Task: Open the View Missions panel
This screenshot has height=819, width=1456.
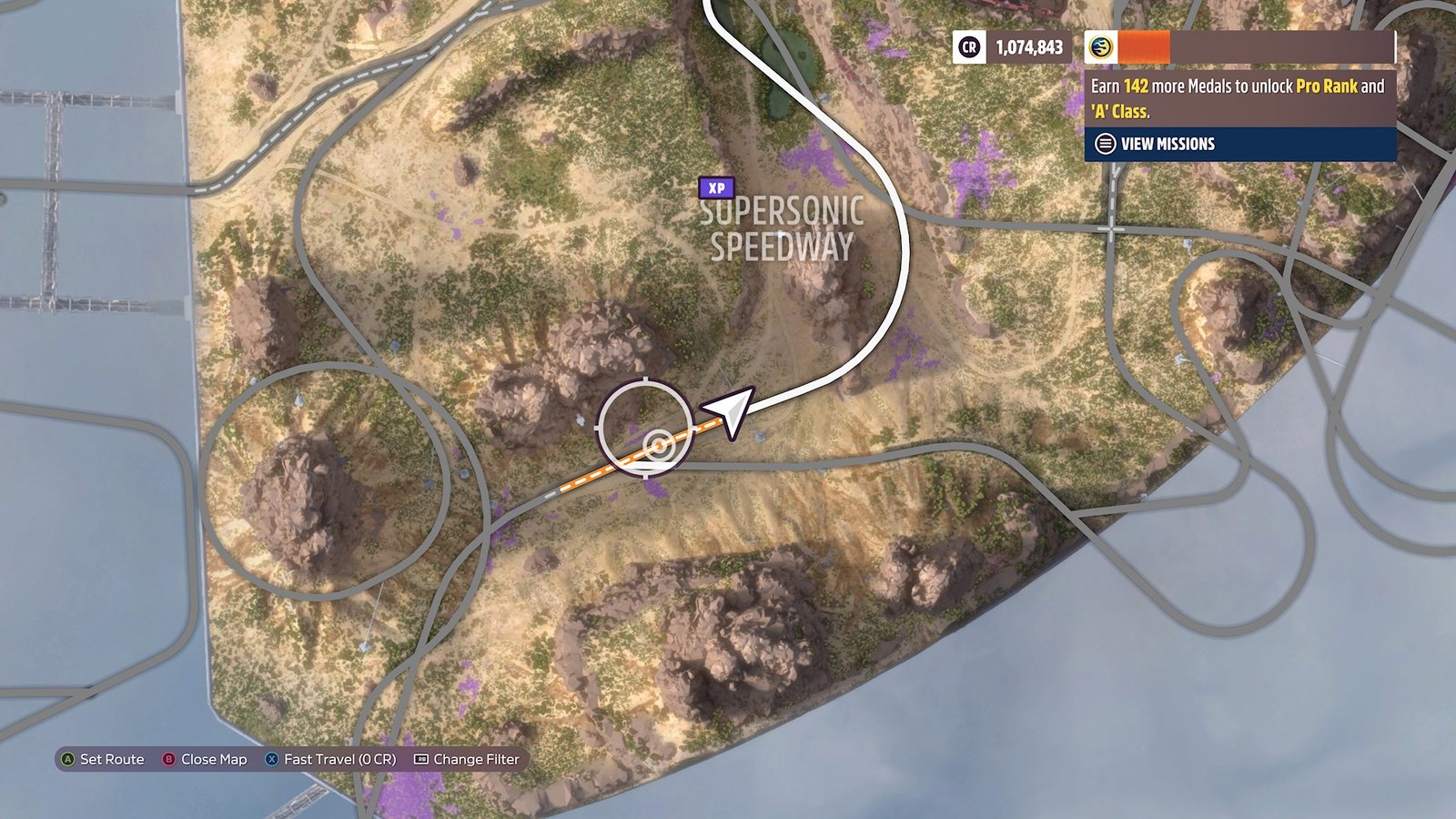Action: 1167,144
